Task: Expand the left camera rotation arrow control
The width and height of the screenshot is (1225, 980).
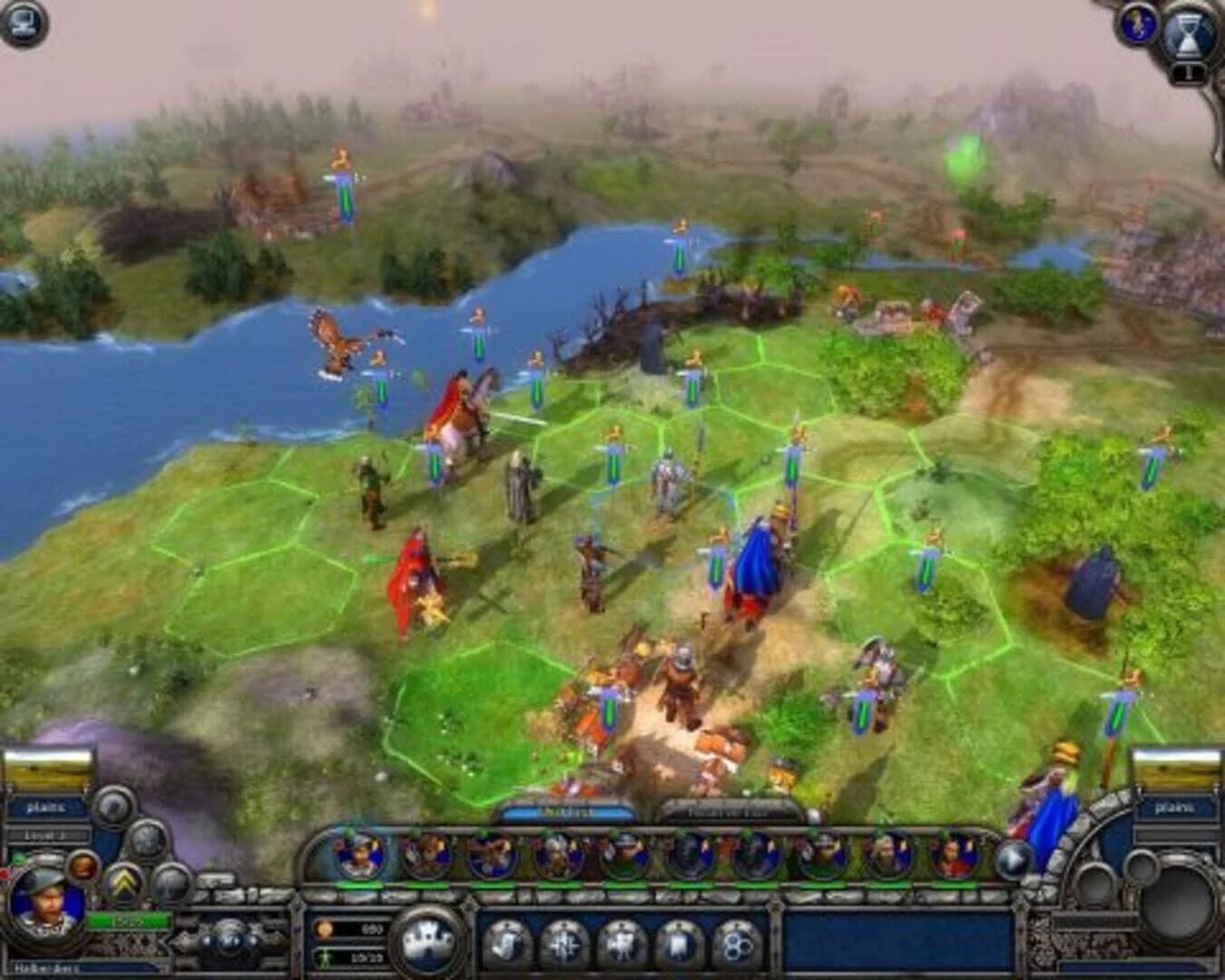Action: (x=208, y=941)
